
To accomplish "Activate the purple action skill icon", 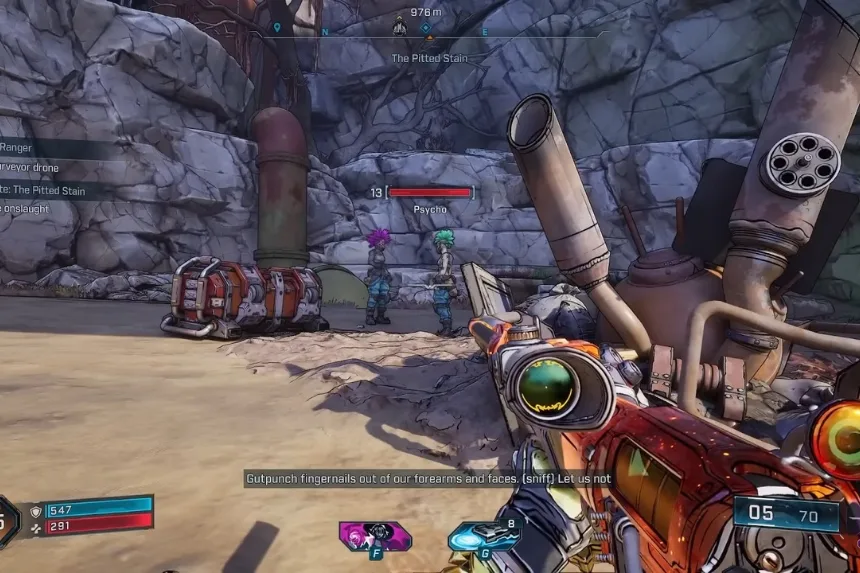I will [374, 536].
